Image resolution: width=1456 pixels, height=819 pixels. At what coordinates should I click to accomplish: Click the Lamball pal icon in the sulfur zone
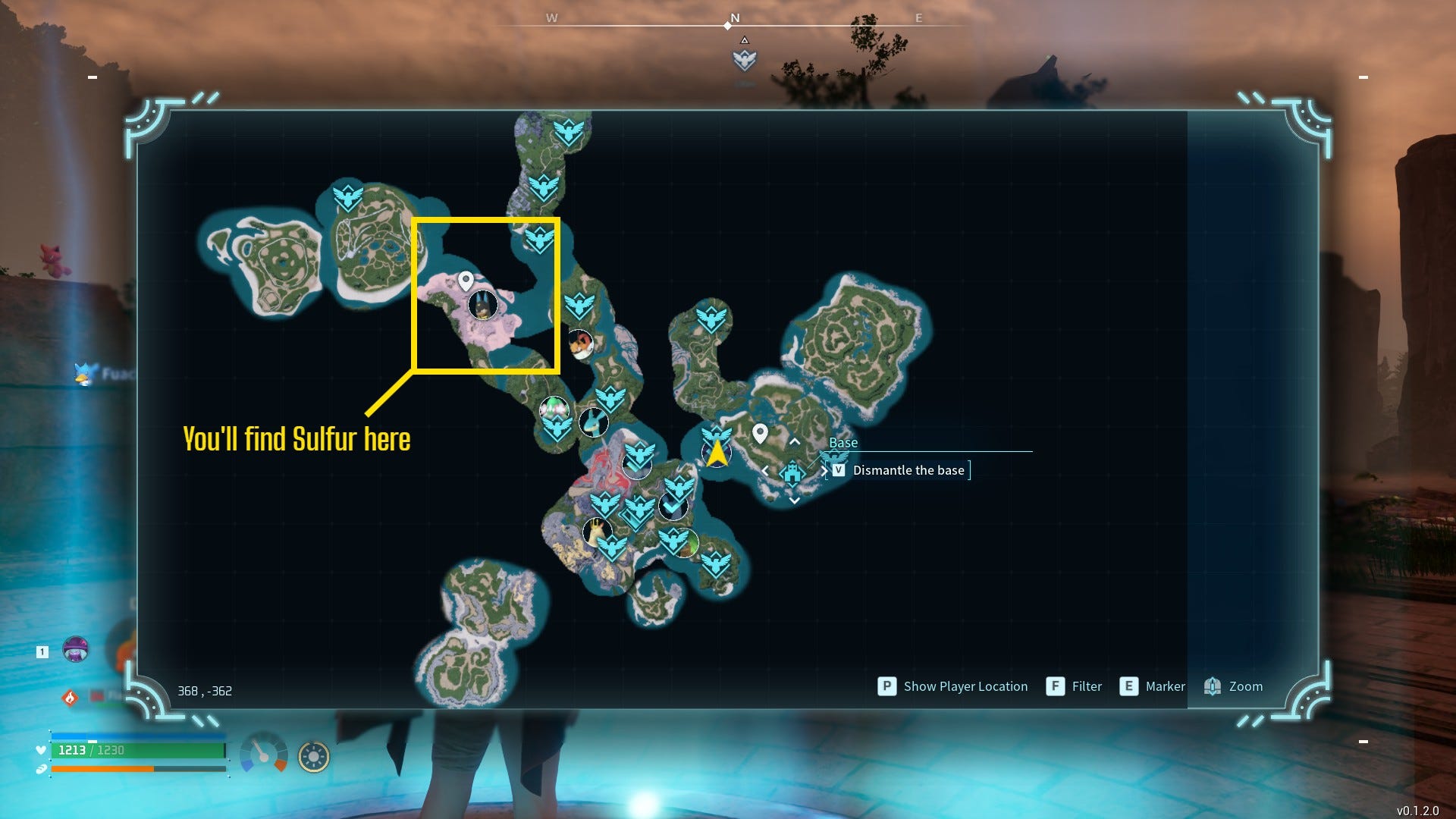[483, 303]
